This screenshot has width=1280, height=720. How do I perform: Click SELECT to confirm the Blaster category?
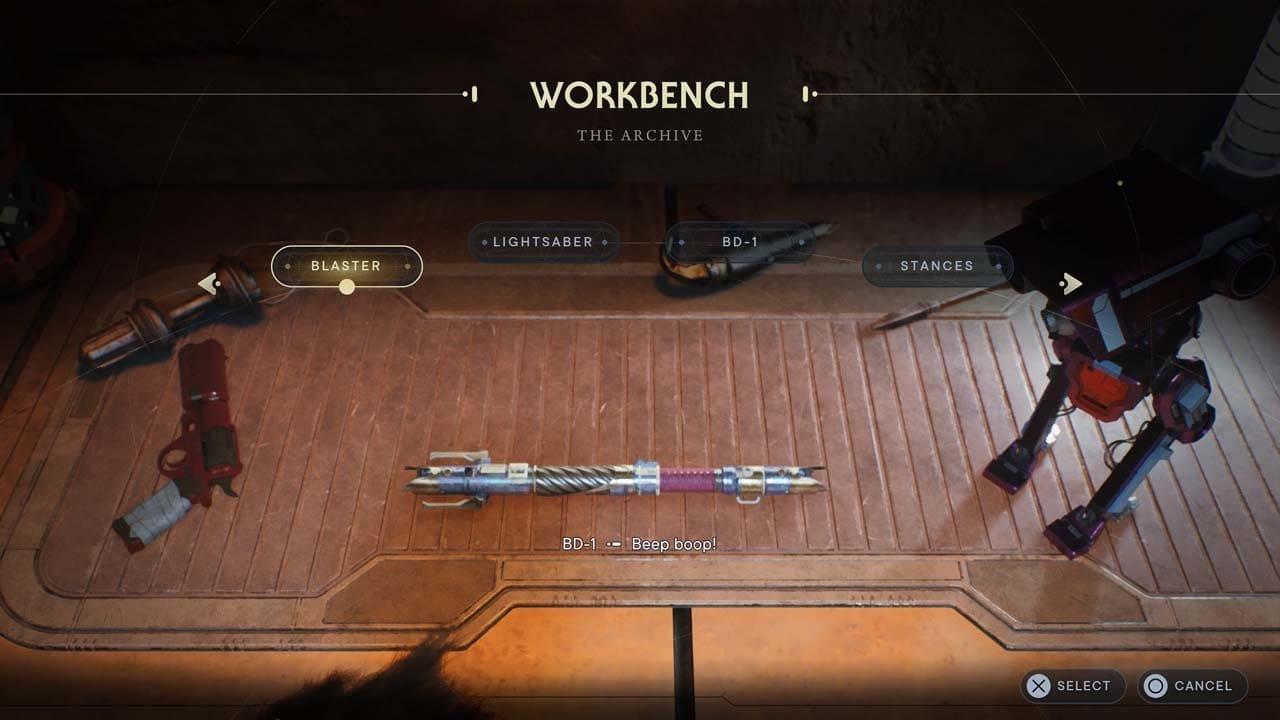coord(1072,686)
